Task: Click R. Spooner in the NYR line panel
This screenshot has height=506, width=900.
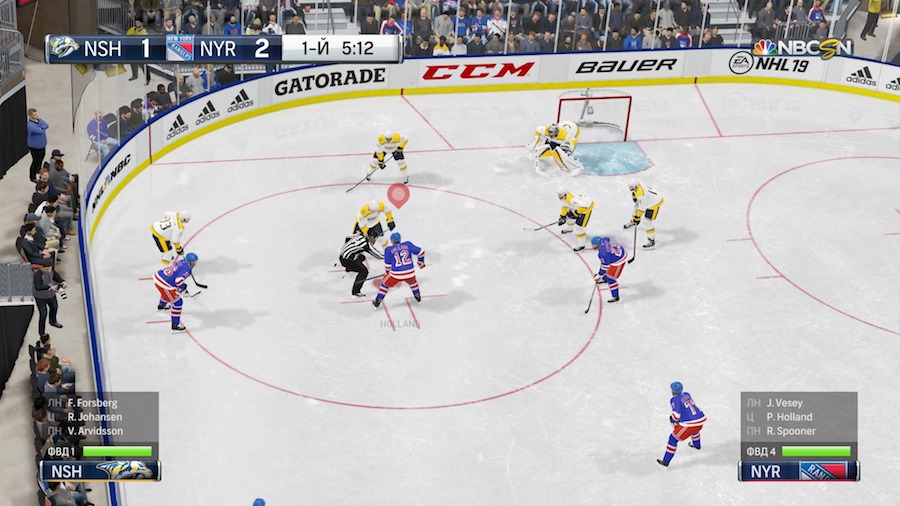Action: [x=793, y=431]
